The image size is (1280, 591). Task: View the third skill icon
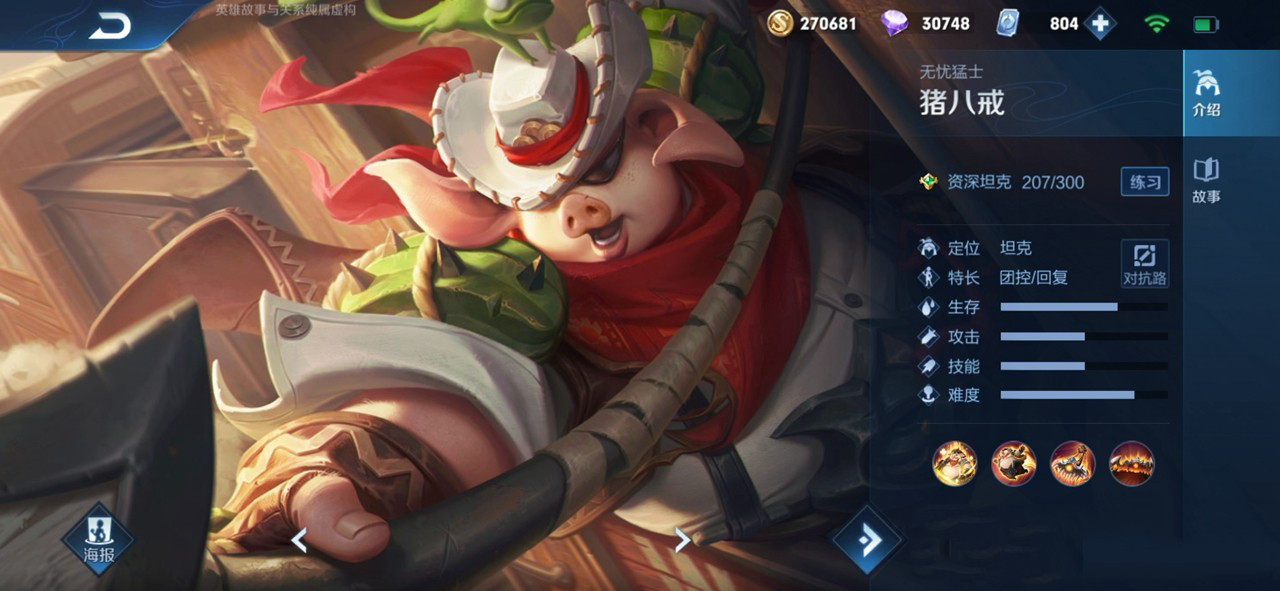pos(1072,464)
